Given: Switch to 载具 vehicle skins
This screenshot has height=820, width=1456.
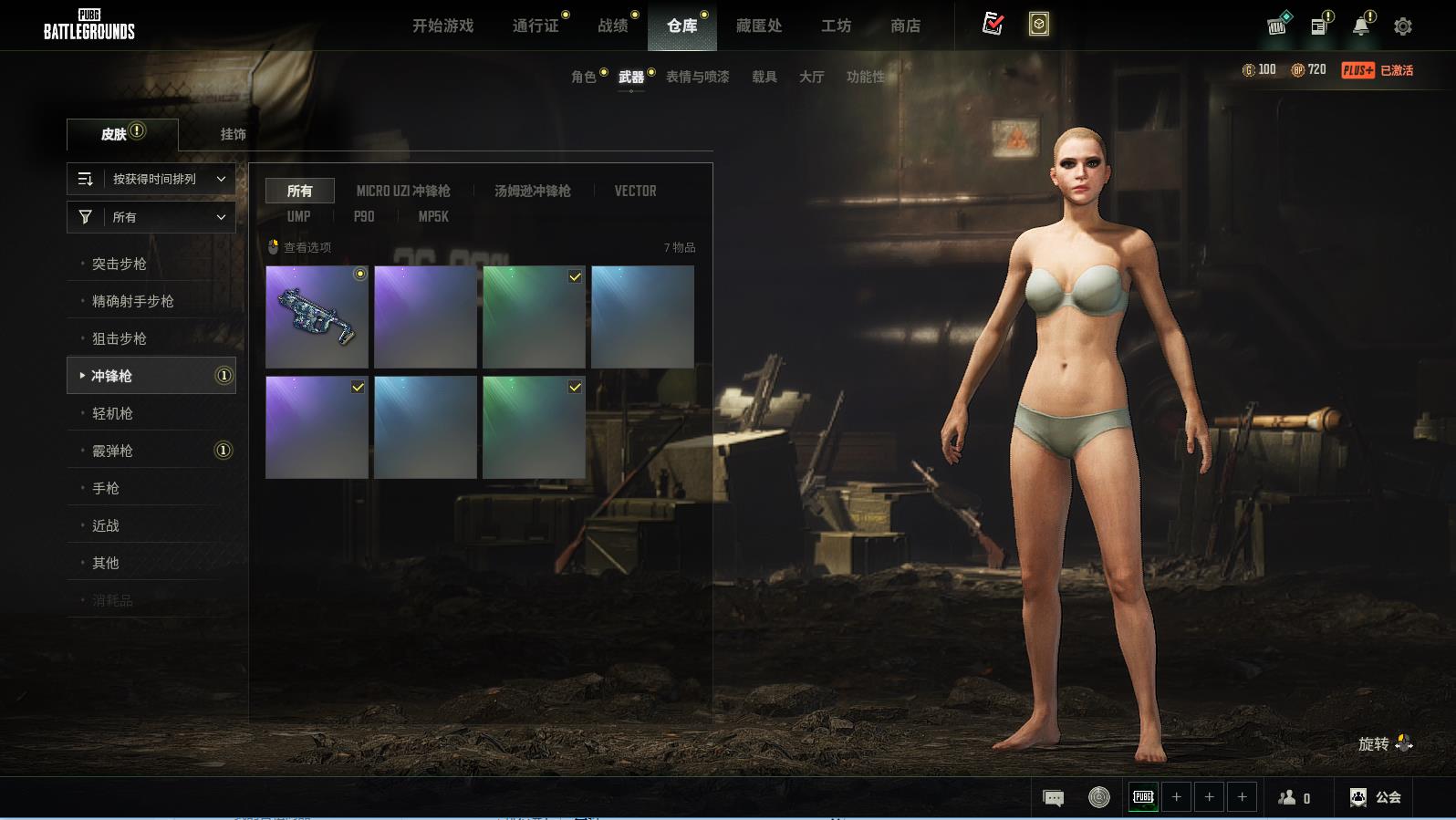Looking at the screenshot, I should tap(764, 77).
